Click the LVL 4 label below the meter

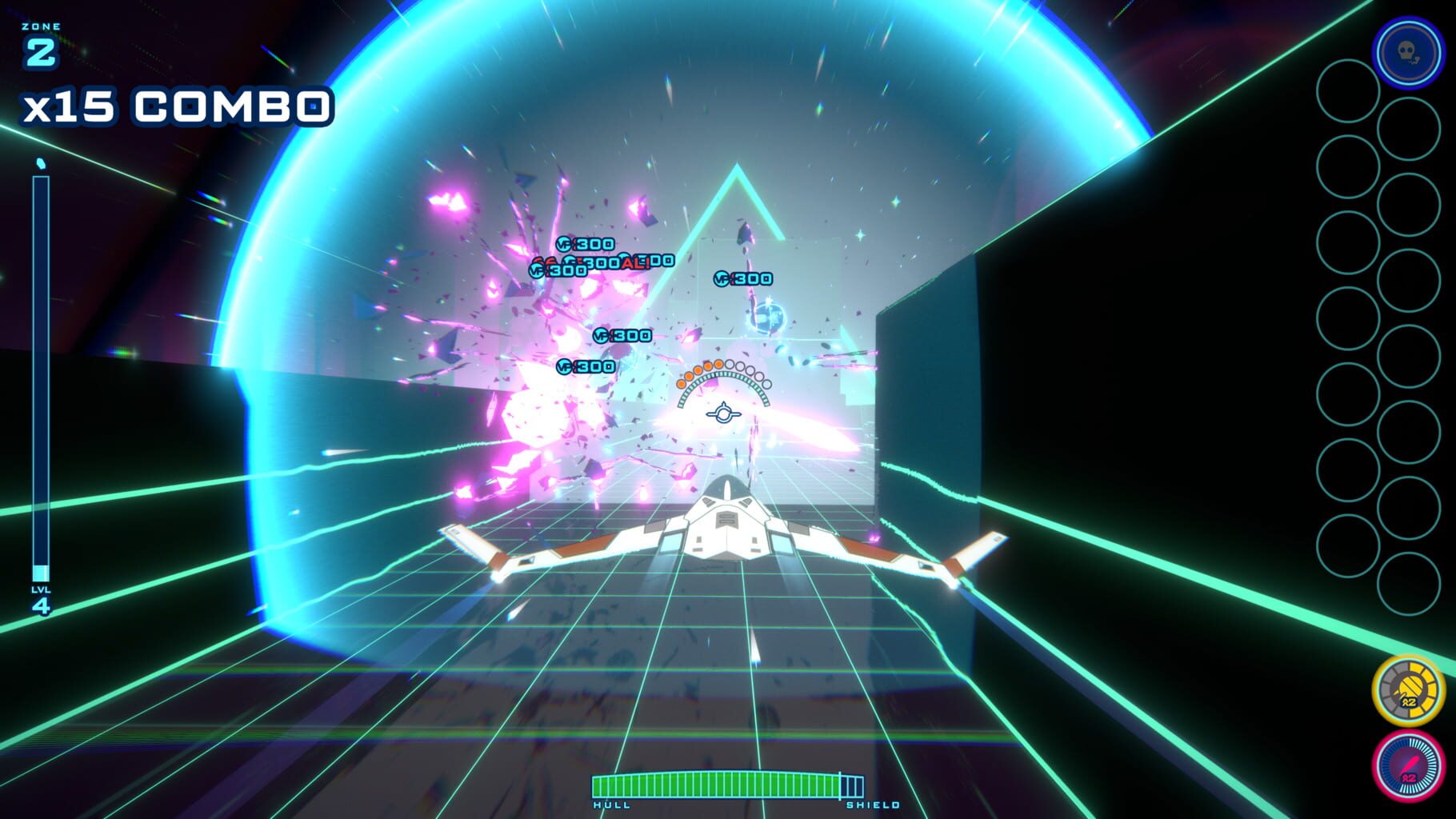click(x=42, y=601)
